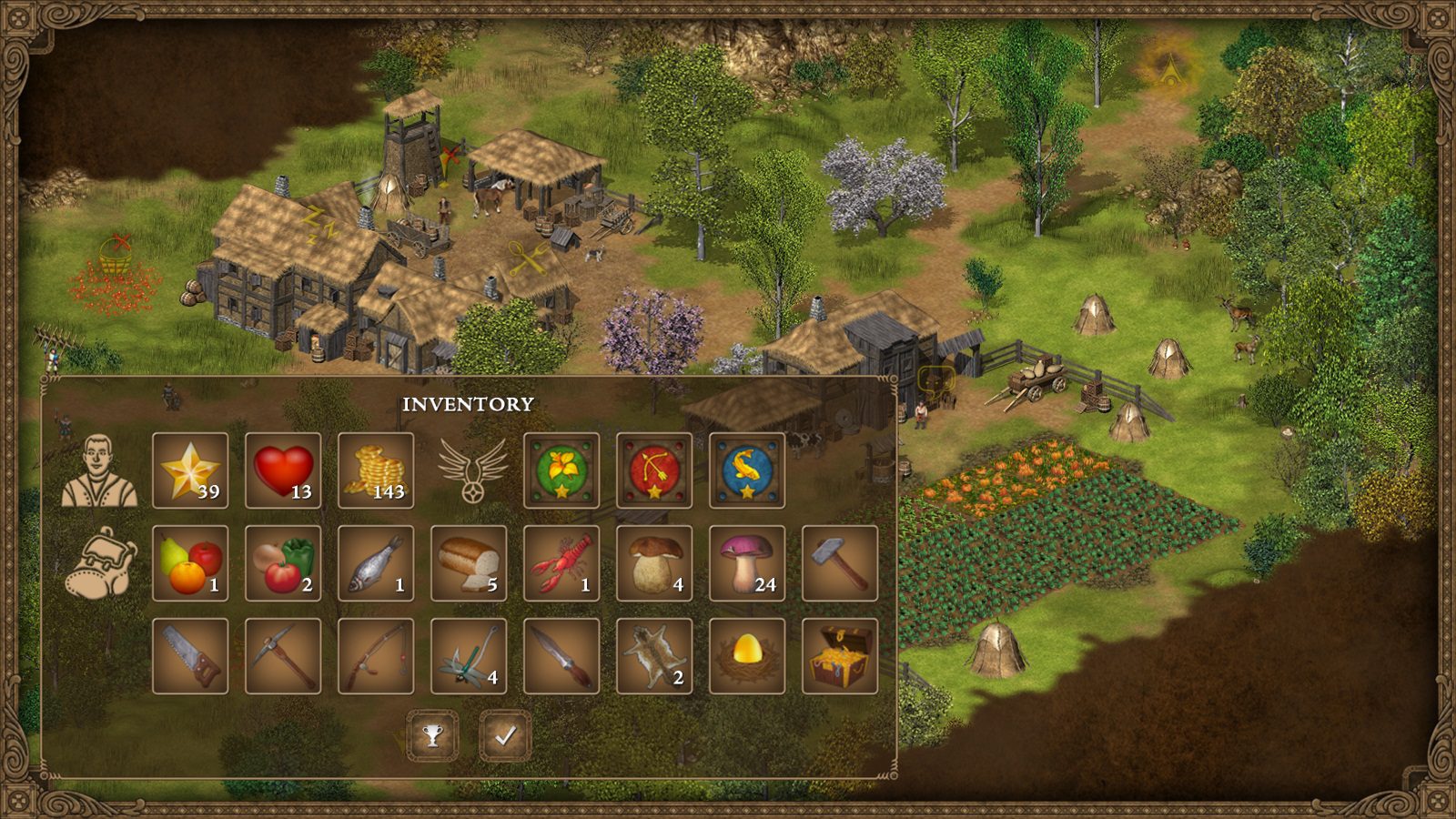Confirm with the checkmark button to close inventory

(506, 733)
